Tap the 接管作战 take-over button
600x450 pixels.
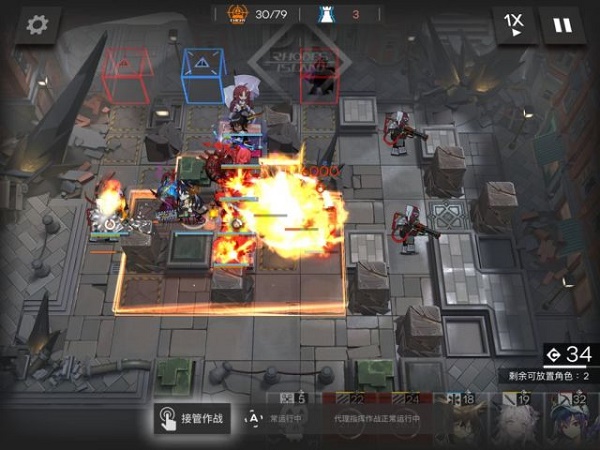(192, 418)
